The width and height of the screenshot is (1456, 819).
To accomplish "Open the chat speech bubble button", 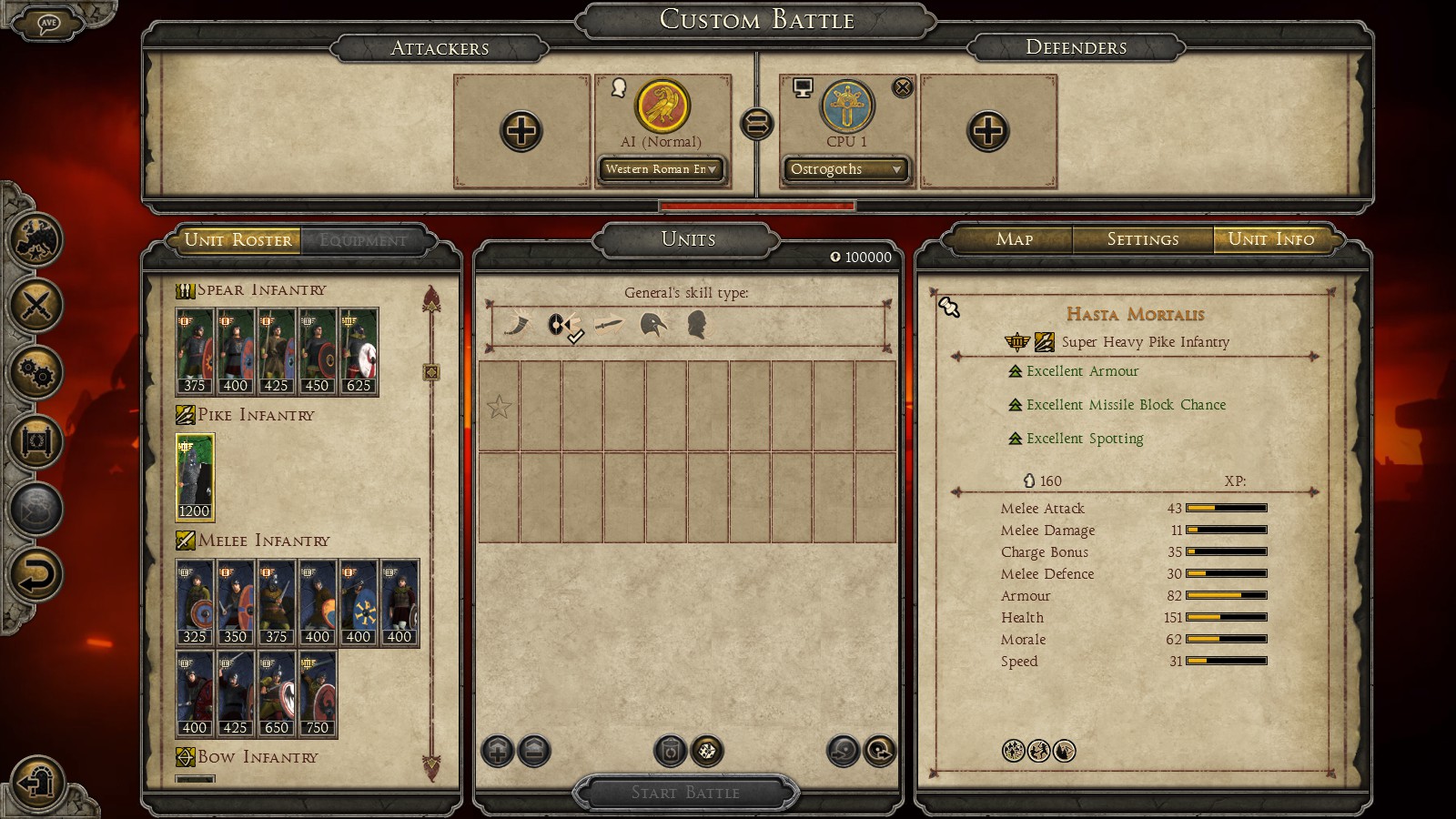I will pos(48,24).
